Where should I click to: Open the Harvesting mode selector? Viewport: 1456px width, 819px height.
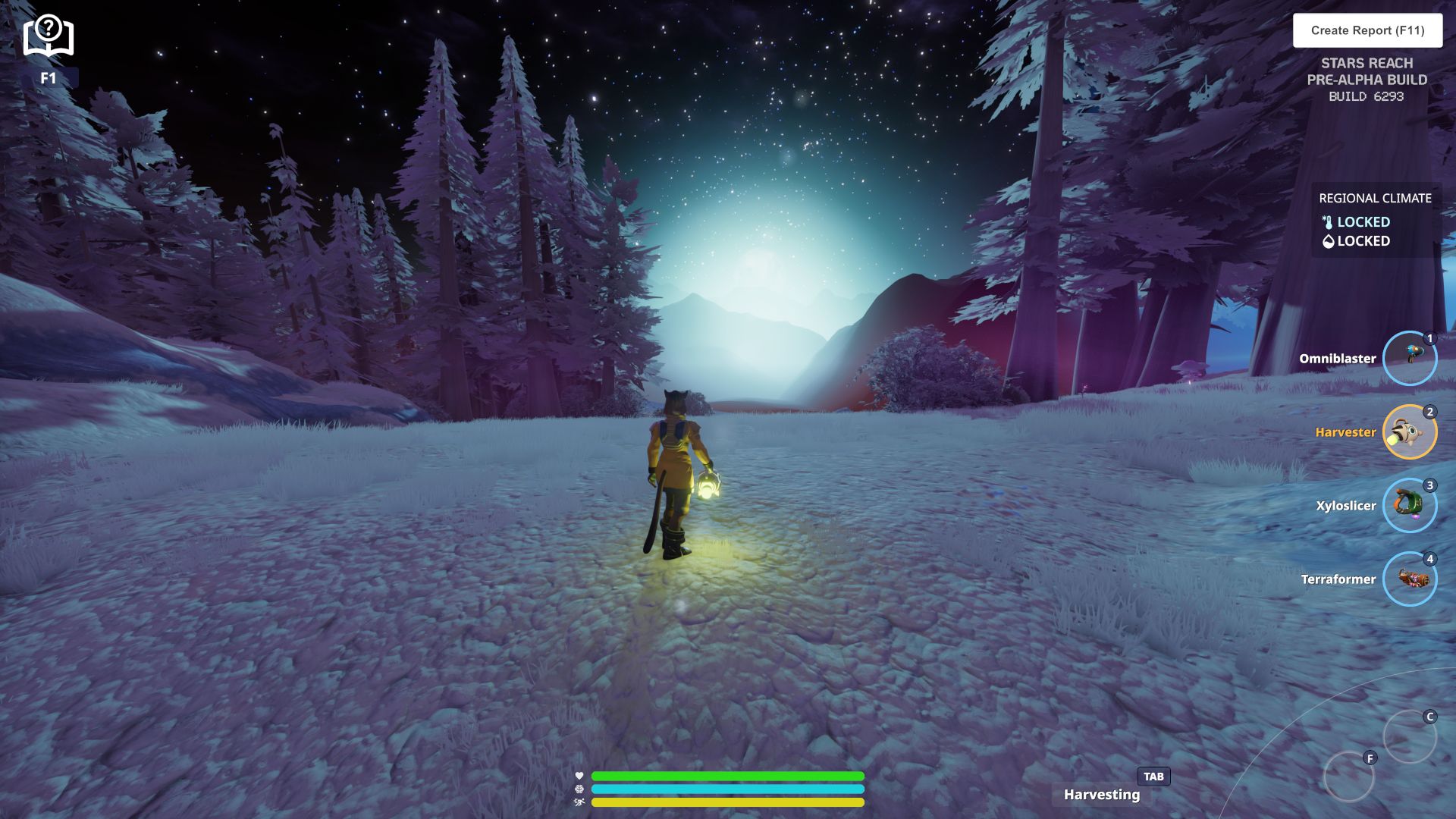1102,794
